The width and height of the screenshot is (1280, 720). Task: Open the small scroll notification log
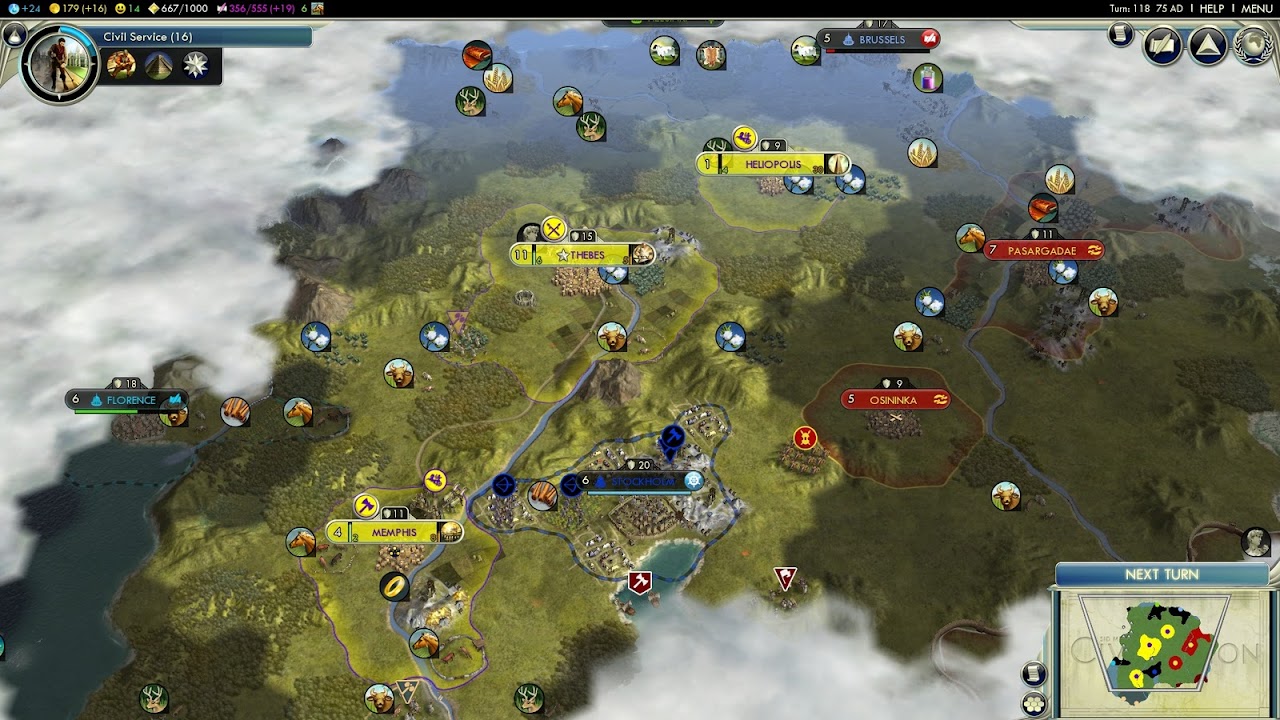[1120, 36]
